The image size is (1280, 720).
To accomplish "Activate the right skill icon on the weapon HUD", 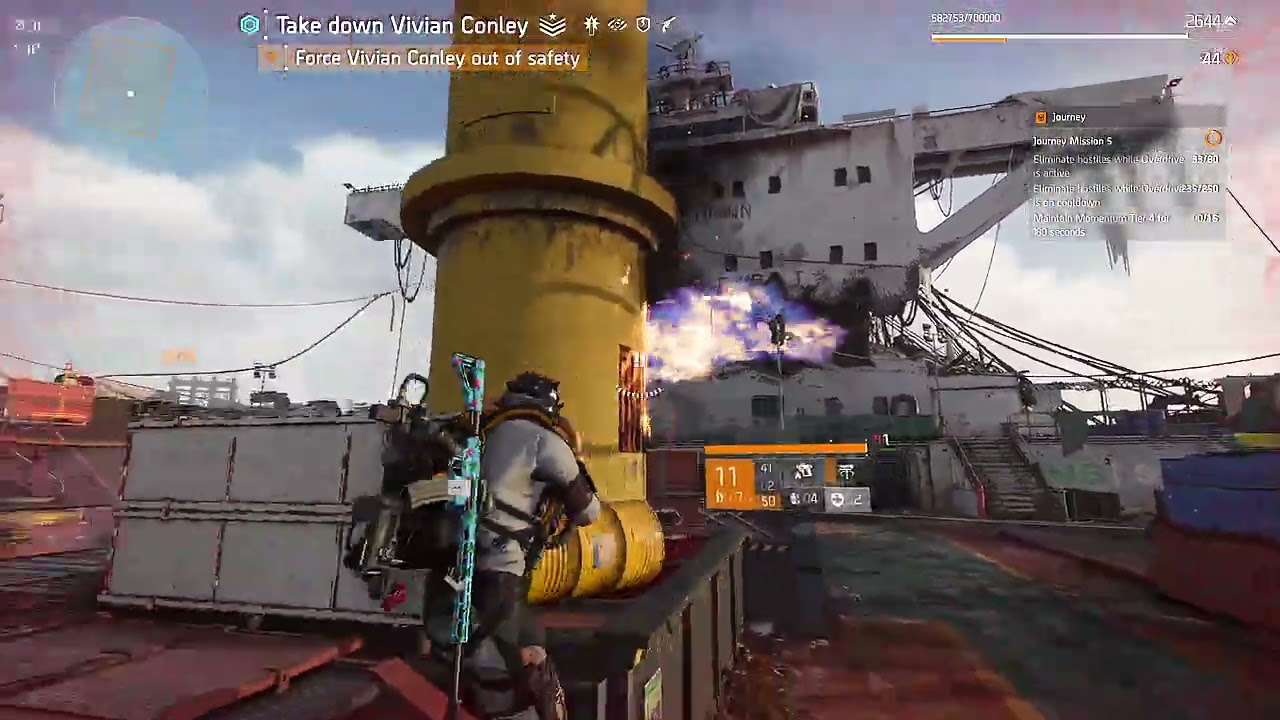I will (846, 471).
